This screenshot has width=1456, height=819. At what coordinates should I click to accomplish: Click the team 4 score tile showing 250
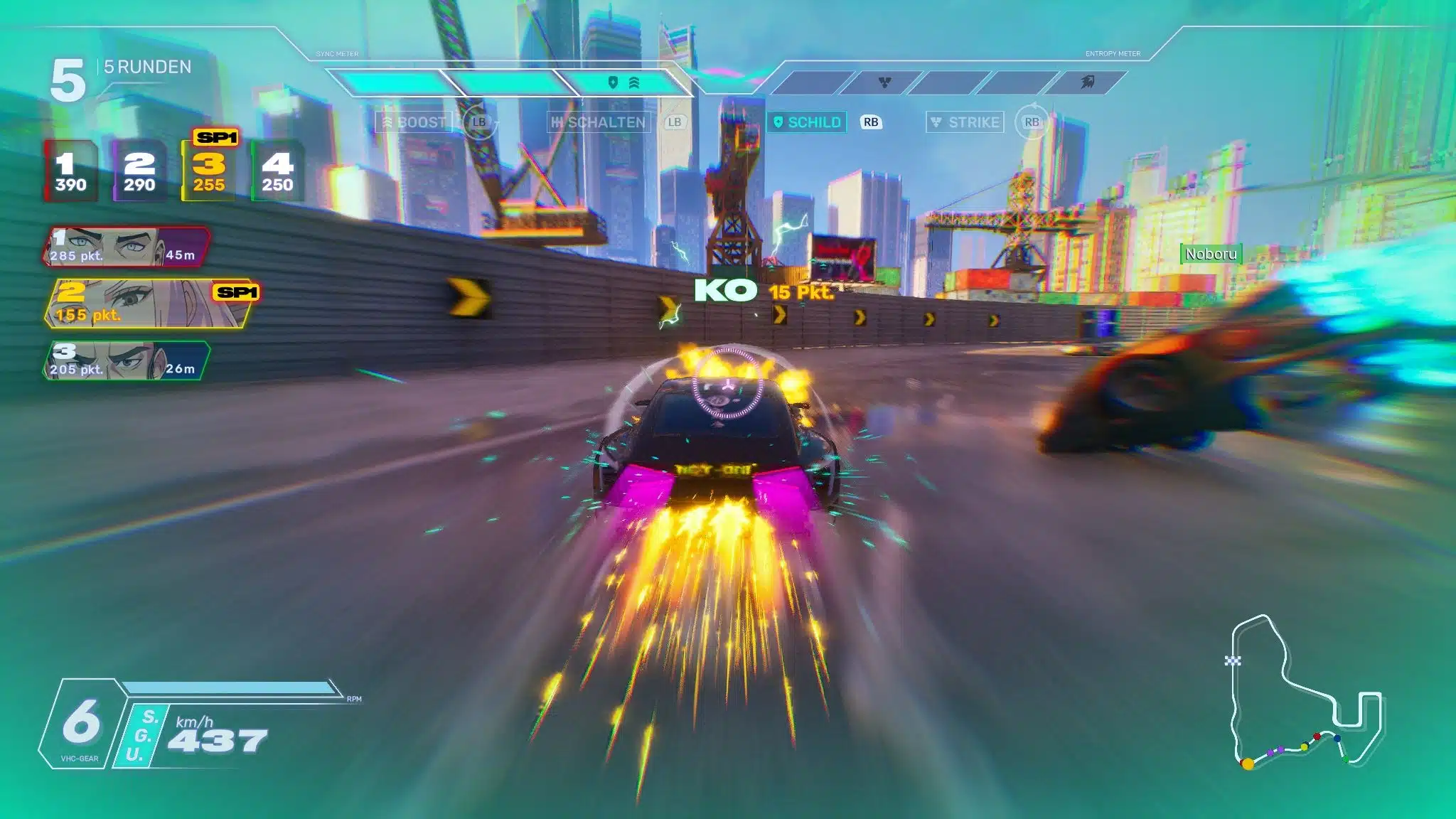click(277, 172)
